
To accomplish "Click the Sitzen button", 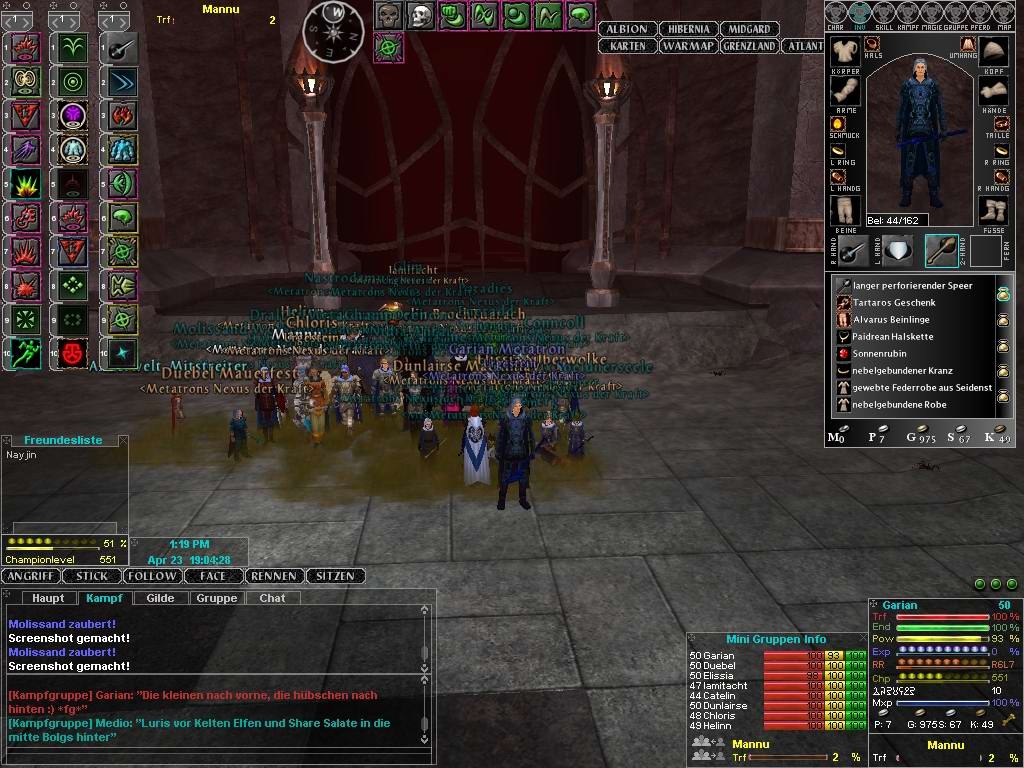I will pos(334,576).
